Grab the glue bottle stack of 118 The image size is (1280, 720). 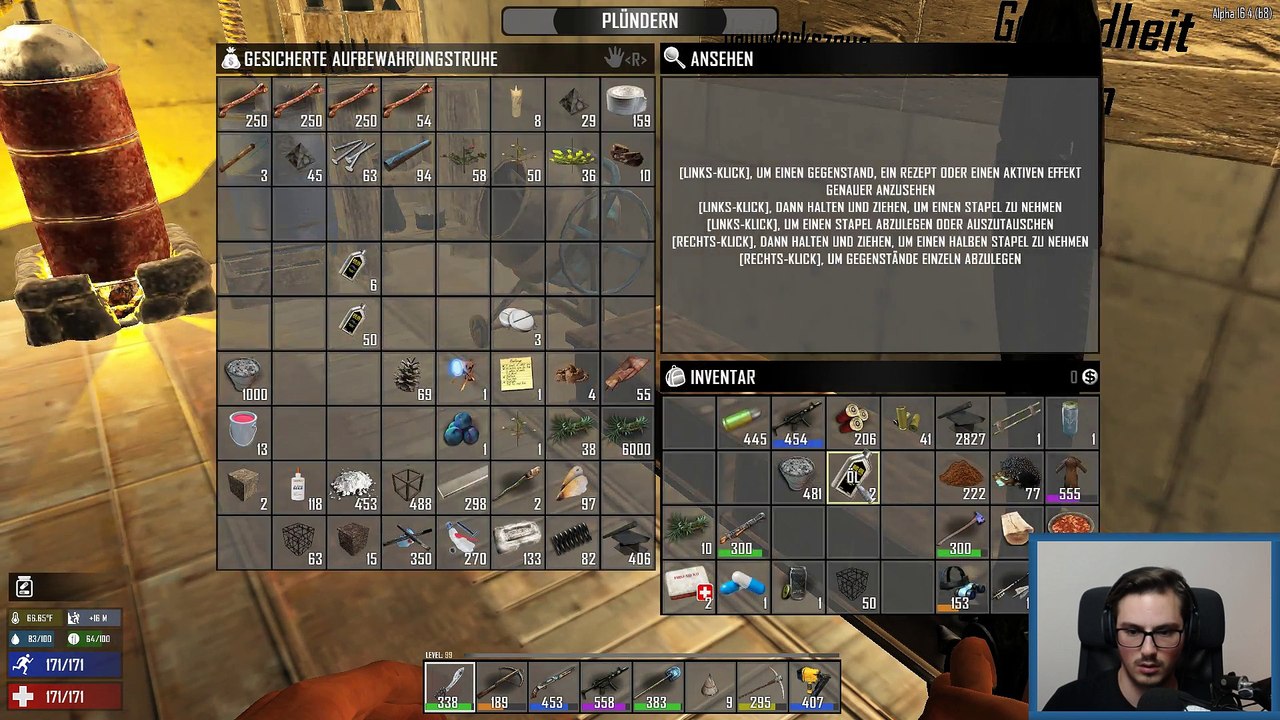tap(299, 487)
